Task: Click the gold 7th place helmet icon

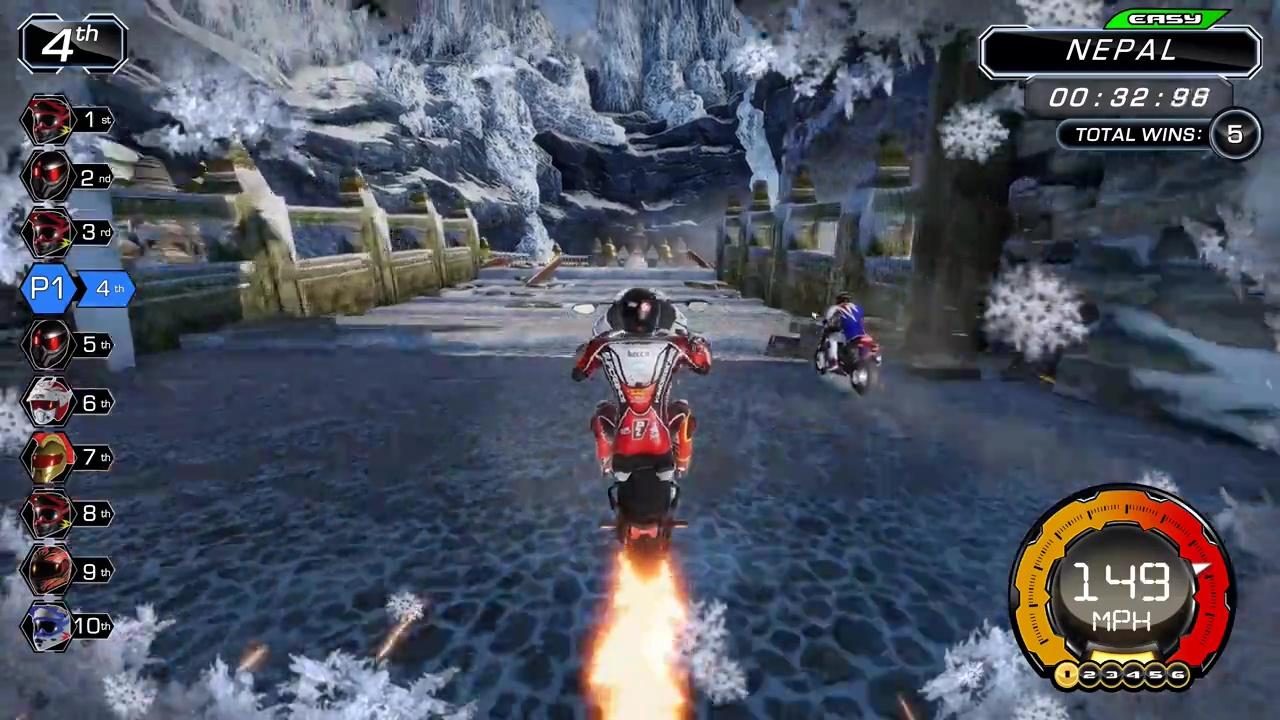Action: click(x=47, y=457)
